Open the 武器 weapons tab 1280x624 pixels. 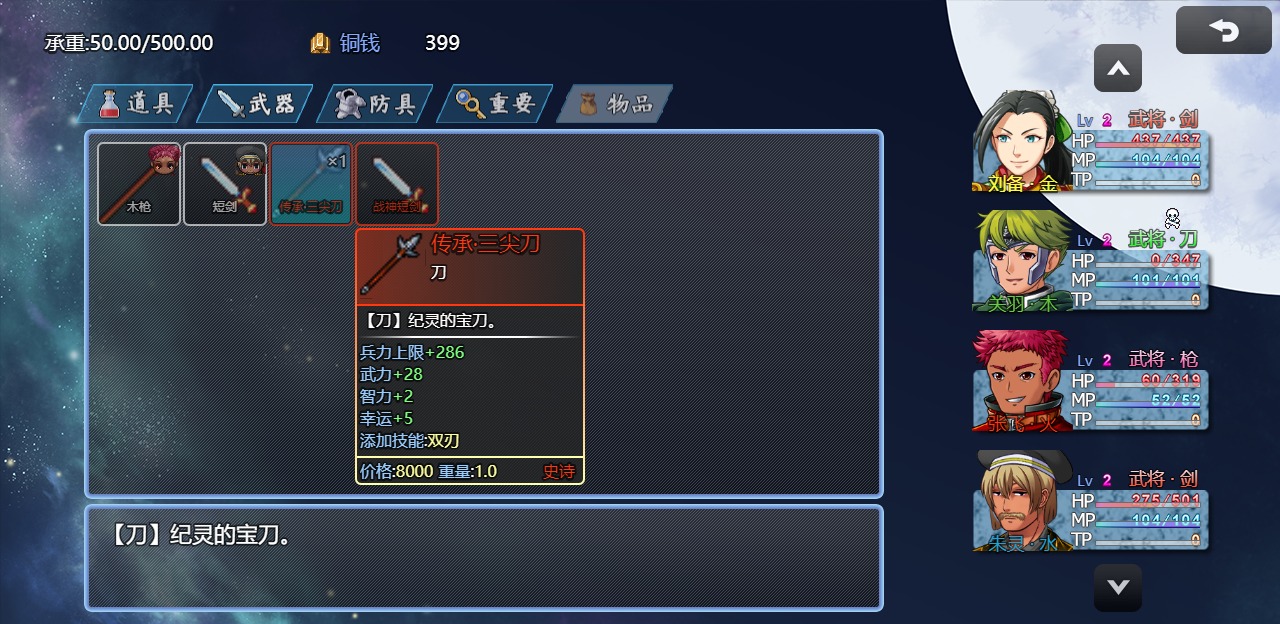point(255,104)
